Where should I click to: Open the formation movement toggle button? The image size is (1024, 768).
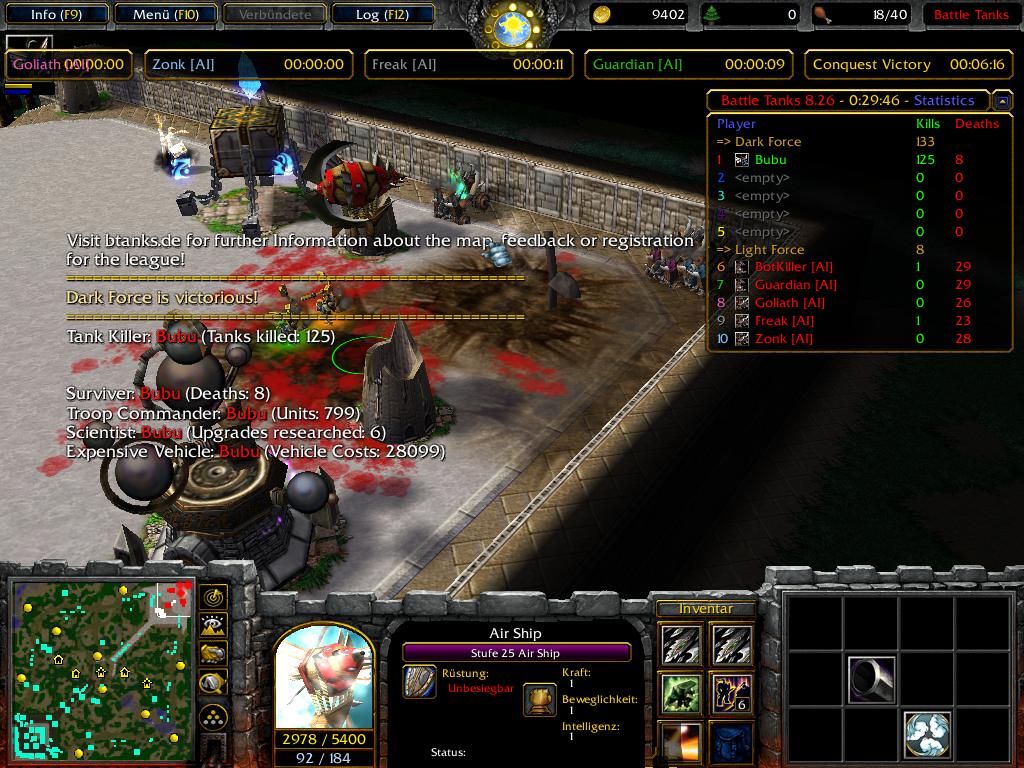click(x=213, y=717)
